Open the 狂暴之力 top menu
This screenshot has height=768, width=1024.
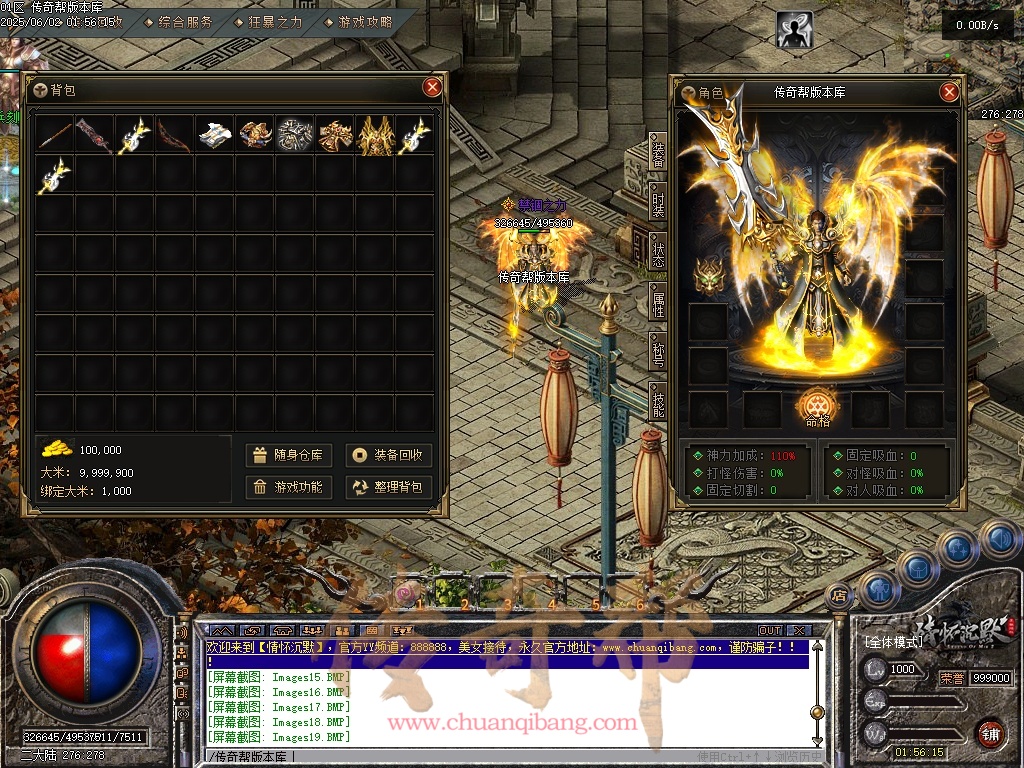coord(270,21)
